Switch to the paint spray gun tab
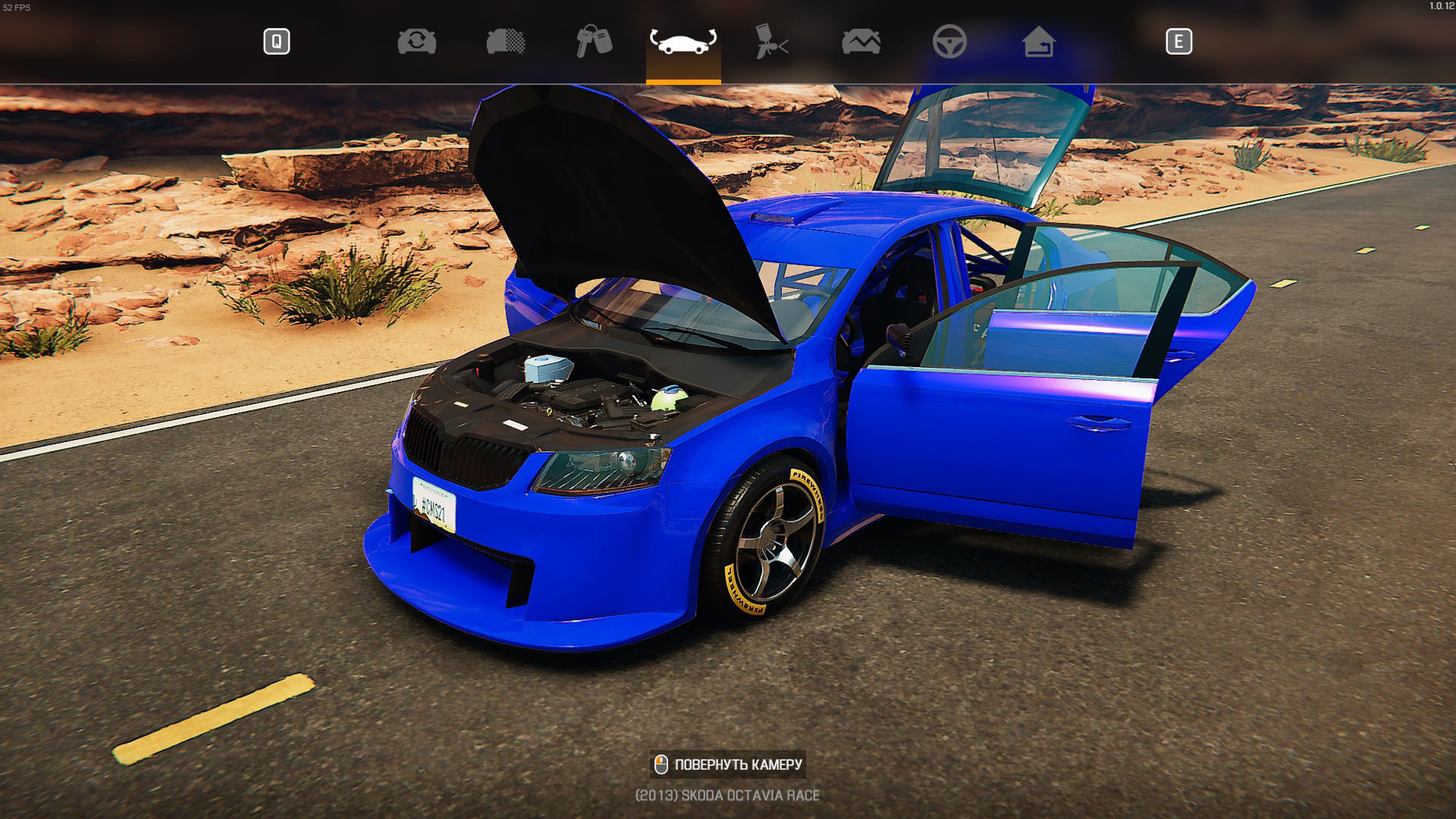Image resolution: width=1456 pixels, height=819 pixels. [772, 41]
